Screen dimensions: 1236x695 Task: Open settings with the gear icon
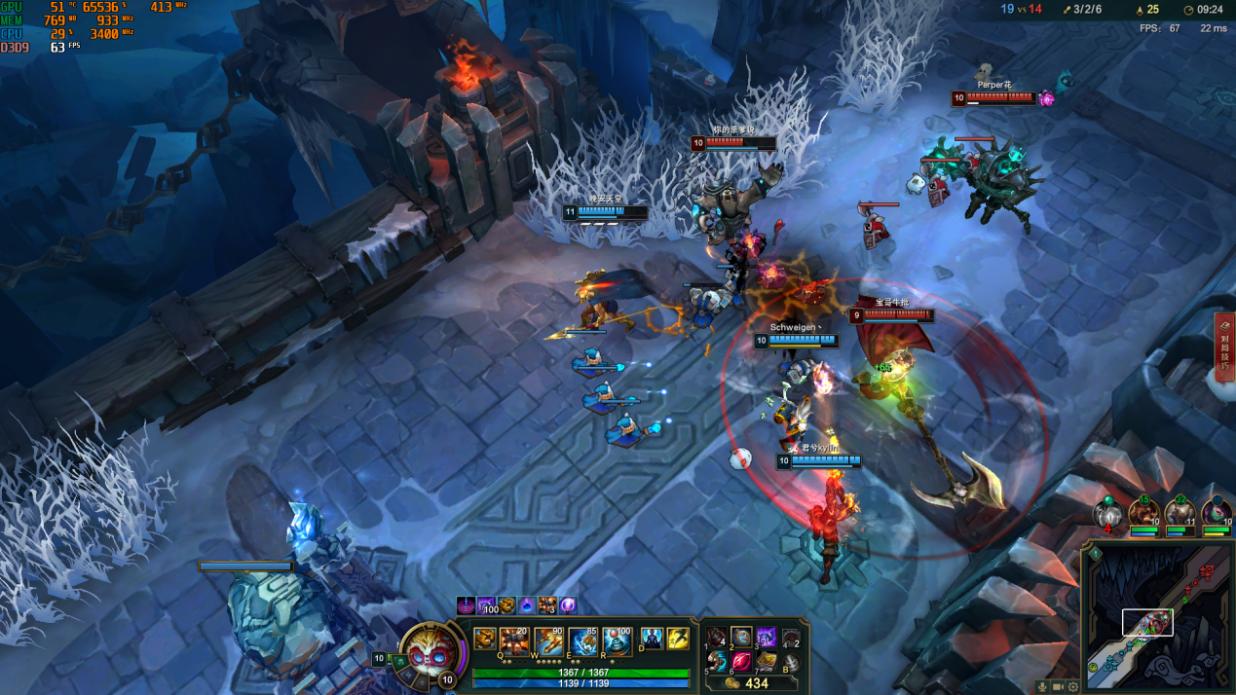tap(1073, 687)
